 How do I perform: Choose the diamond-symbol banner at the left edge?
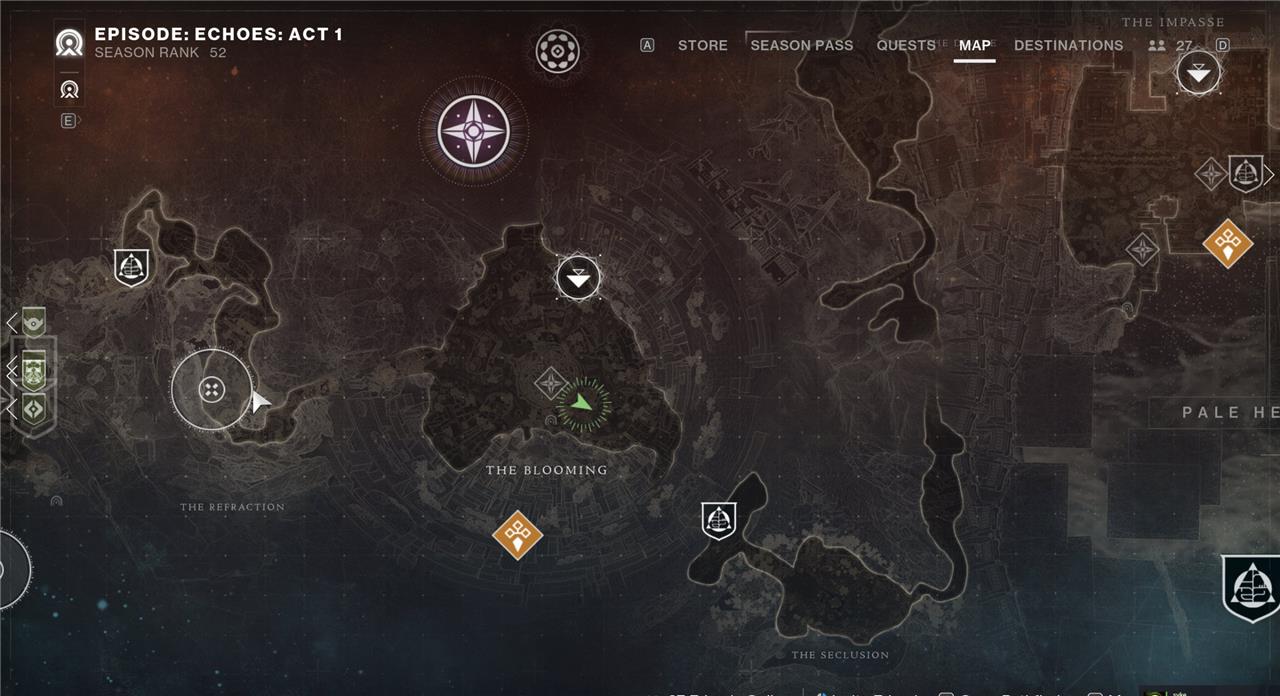pyautogui.click(x=34, y=408)
